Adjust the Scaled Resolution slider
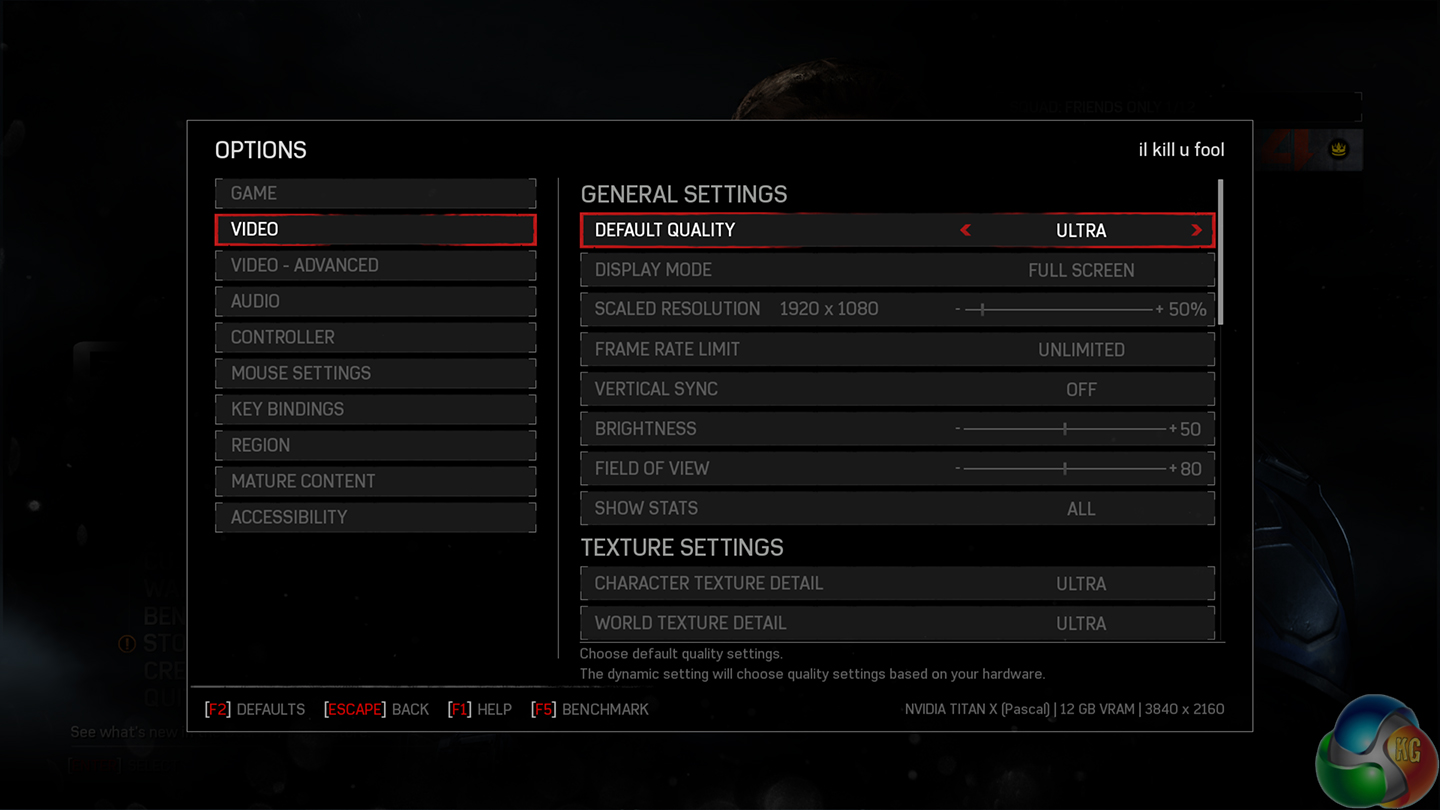 tap(983, 310)
